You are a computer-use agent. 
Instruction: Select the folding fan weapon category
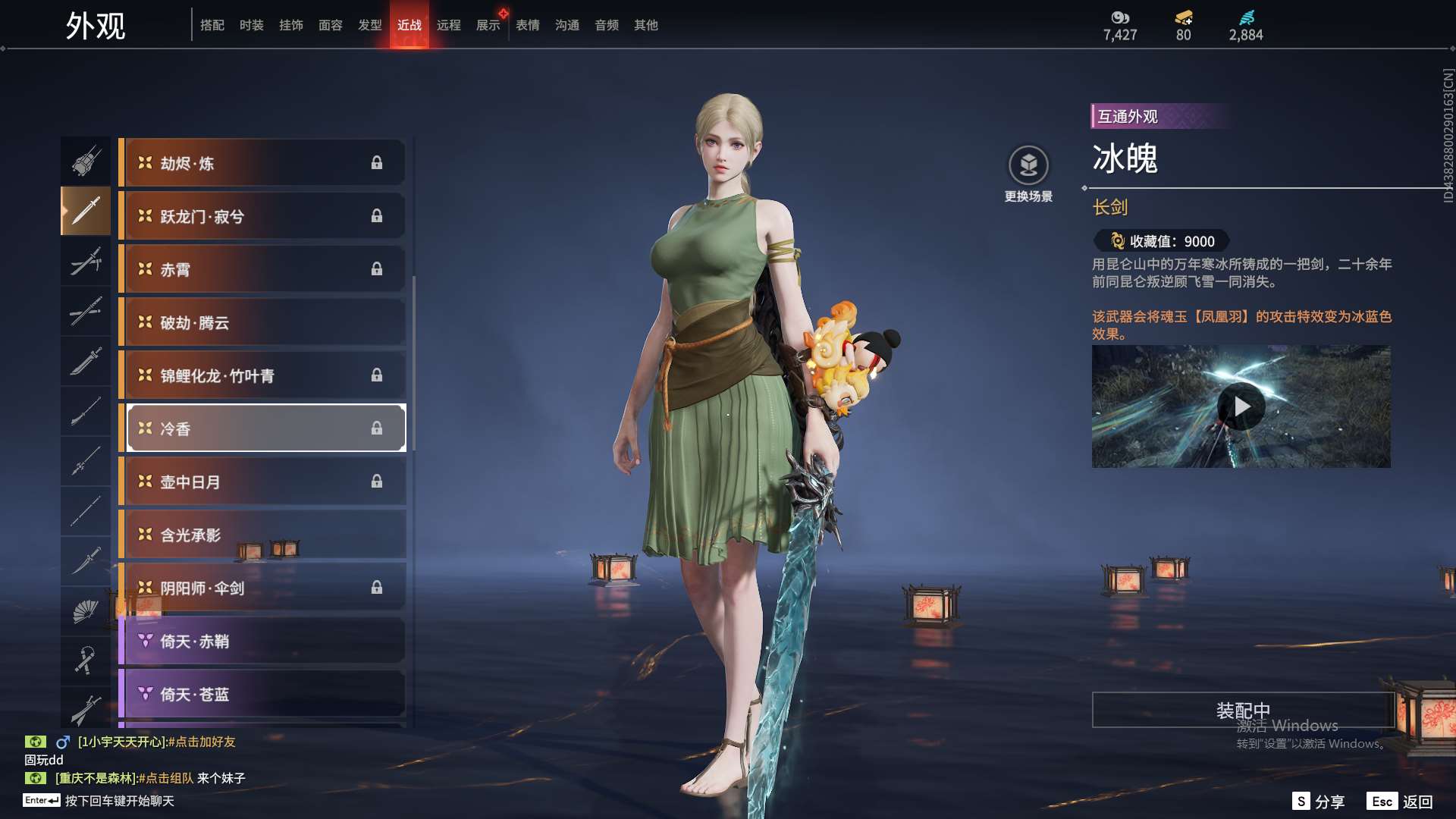85,611
